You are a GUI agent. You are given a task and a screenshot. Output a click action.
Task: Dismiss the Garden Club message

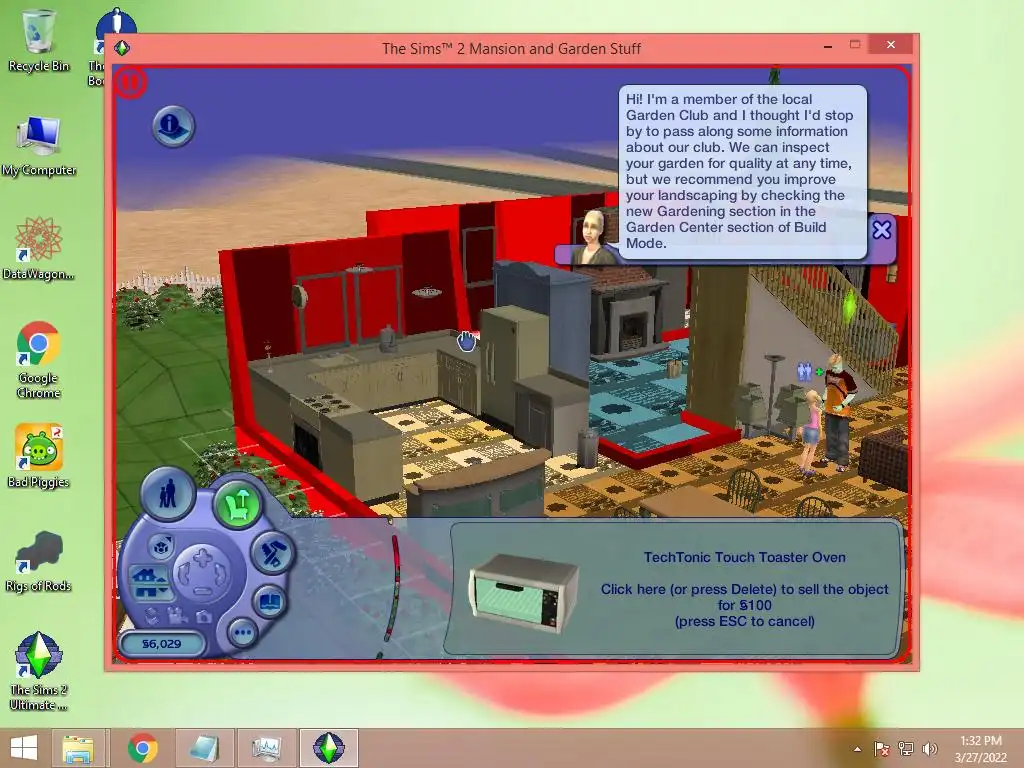pyautogui.click(x=881, y=230)
